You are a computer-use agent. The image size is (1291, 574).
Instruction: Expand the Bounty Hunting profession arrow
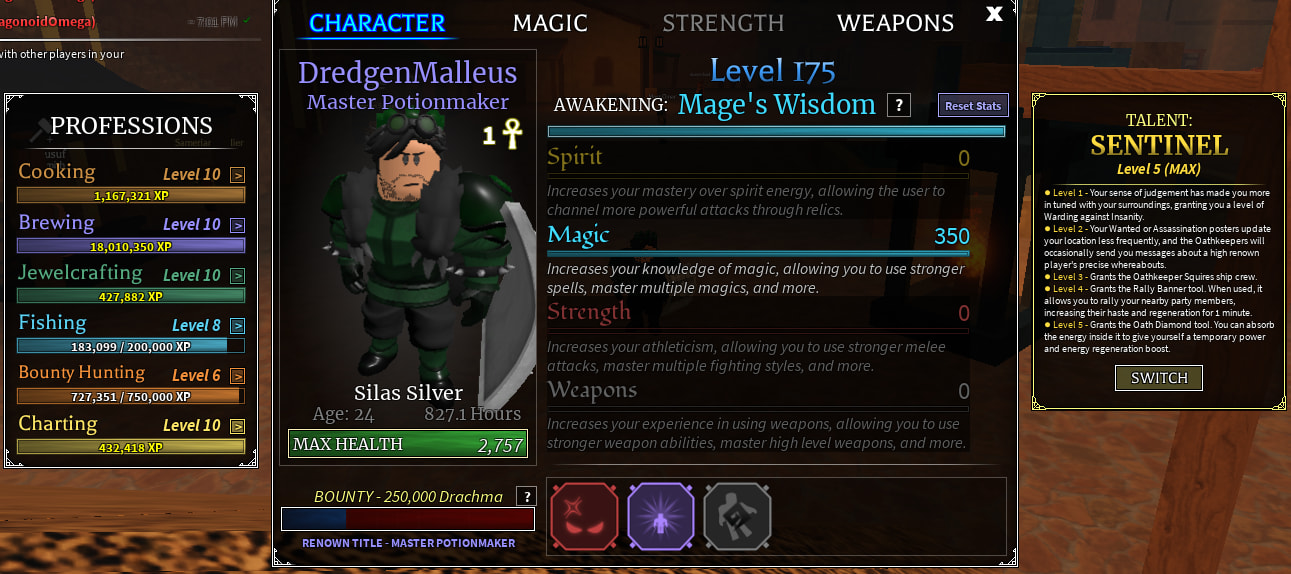[238, 376]
